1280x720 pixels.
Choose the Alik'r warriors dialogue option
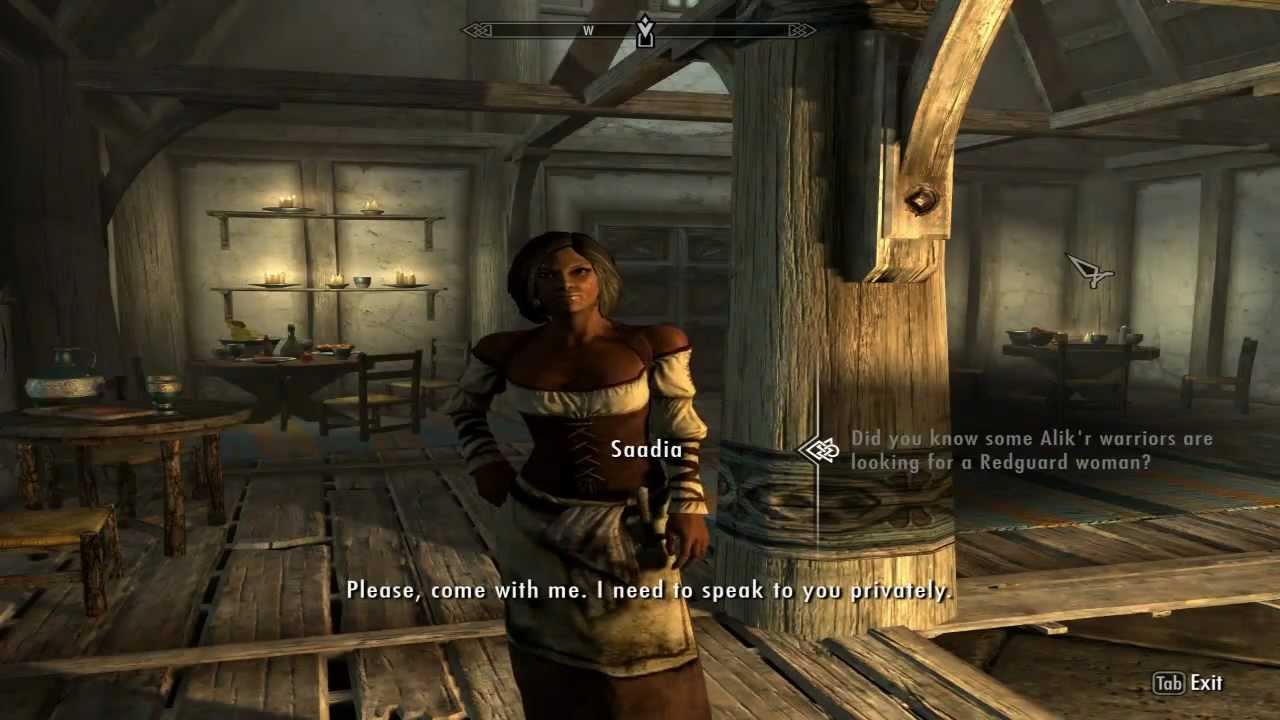coord(1030,450)
